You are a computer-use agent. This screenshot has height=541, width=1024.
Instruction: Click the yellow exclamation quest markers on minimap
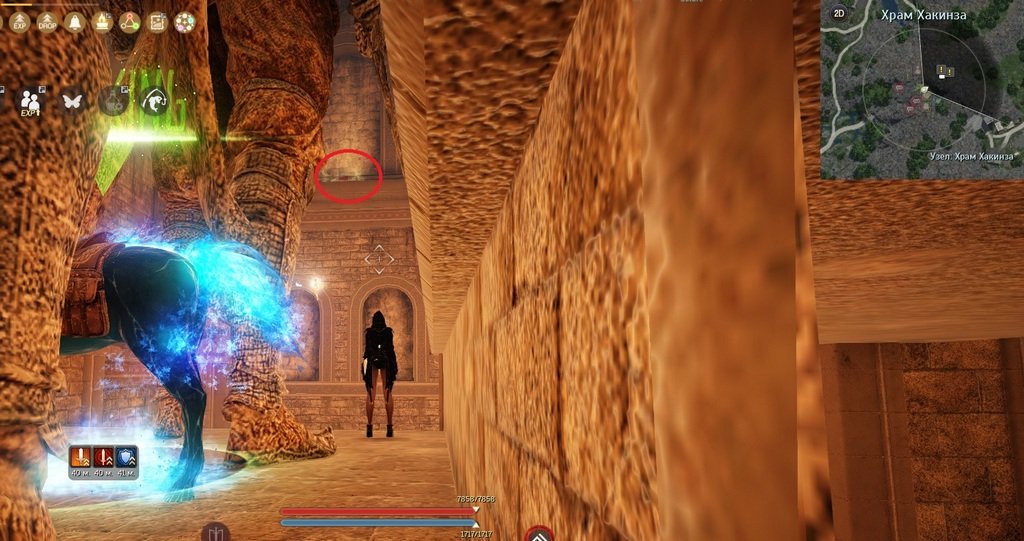pos(943,70)
